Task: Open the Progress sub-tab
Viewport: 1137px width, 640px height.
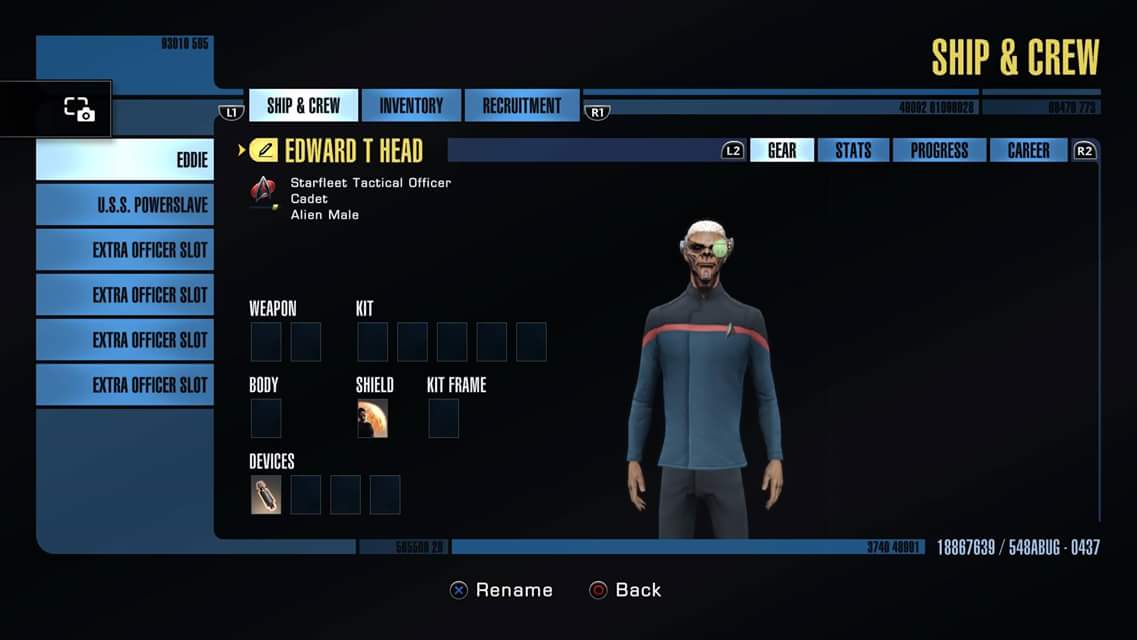Action: click(x=938, y=151)
